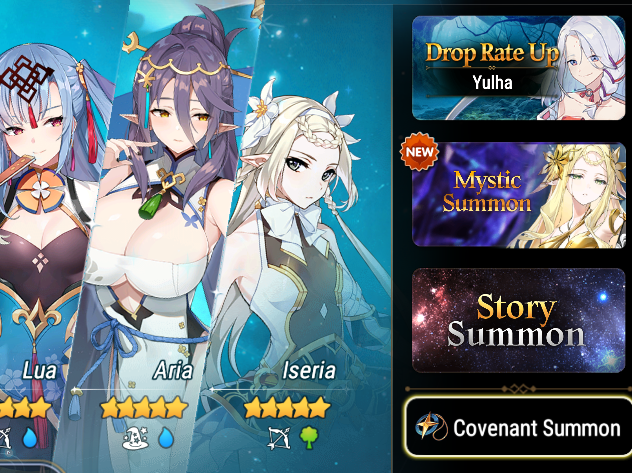Open the Story Summon banner
Image resolution: width=632 pixels, height=473 pixels.
(x=518, y=320)
